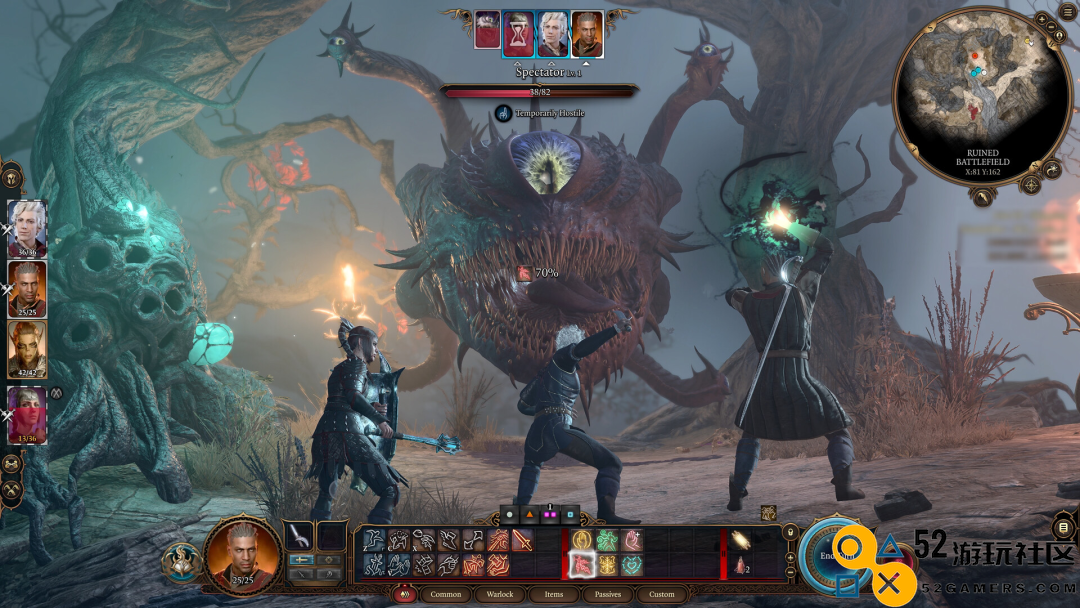
Task: Select the horned companion with 42/42 health
Action: (x=27, y=350)
